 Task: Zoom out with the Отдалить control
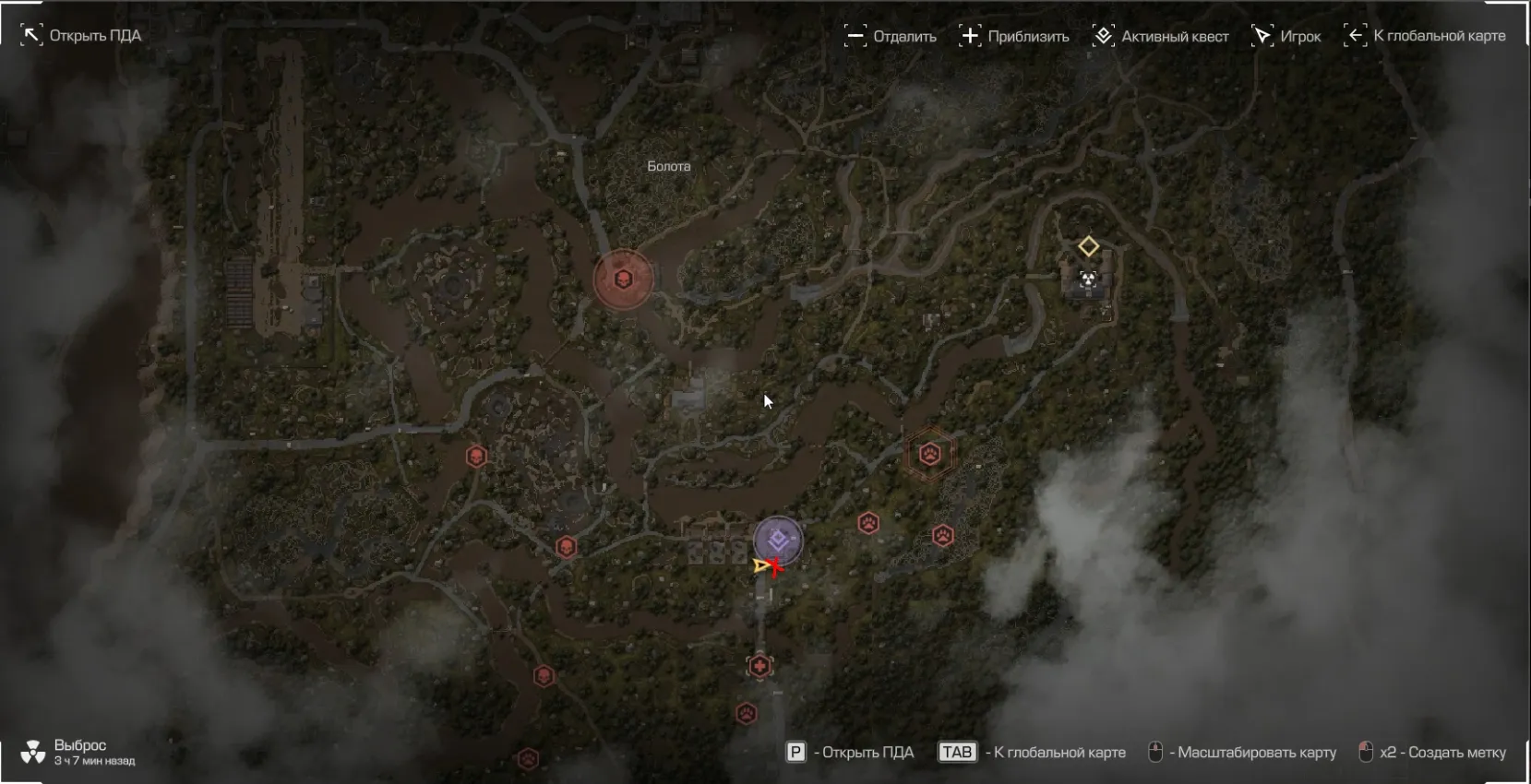pos(891,37)
